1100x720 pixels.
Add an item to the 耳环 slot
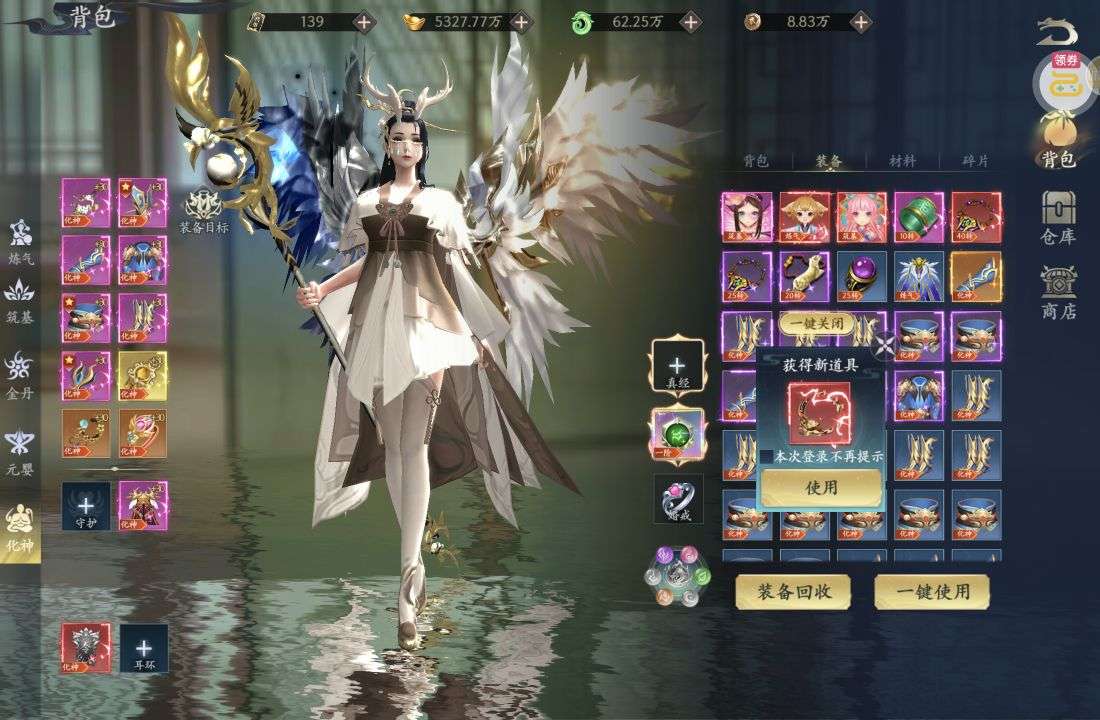pos(144,647)
